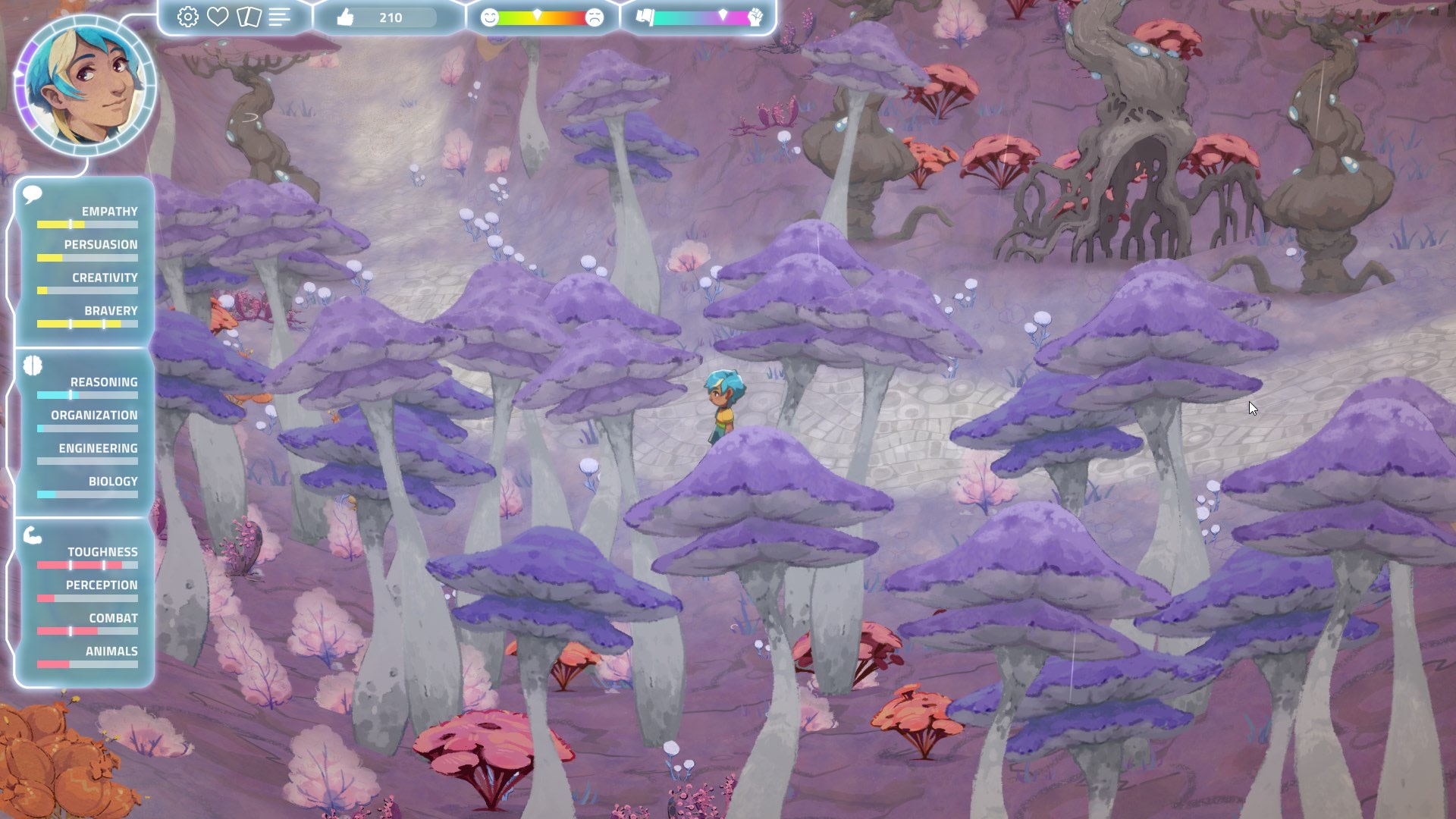The width and height of the screenshot is (1456, 819).
Task: Show relationships via the heart icon
Action: click(x=218, y=17)
